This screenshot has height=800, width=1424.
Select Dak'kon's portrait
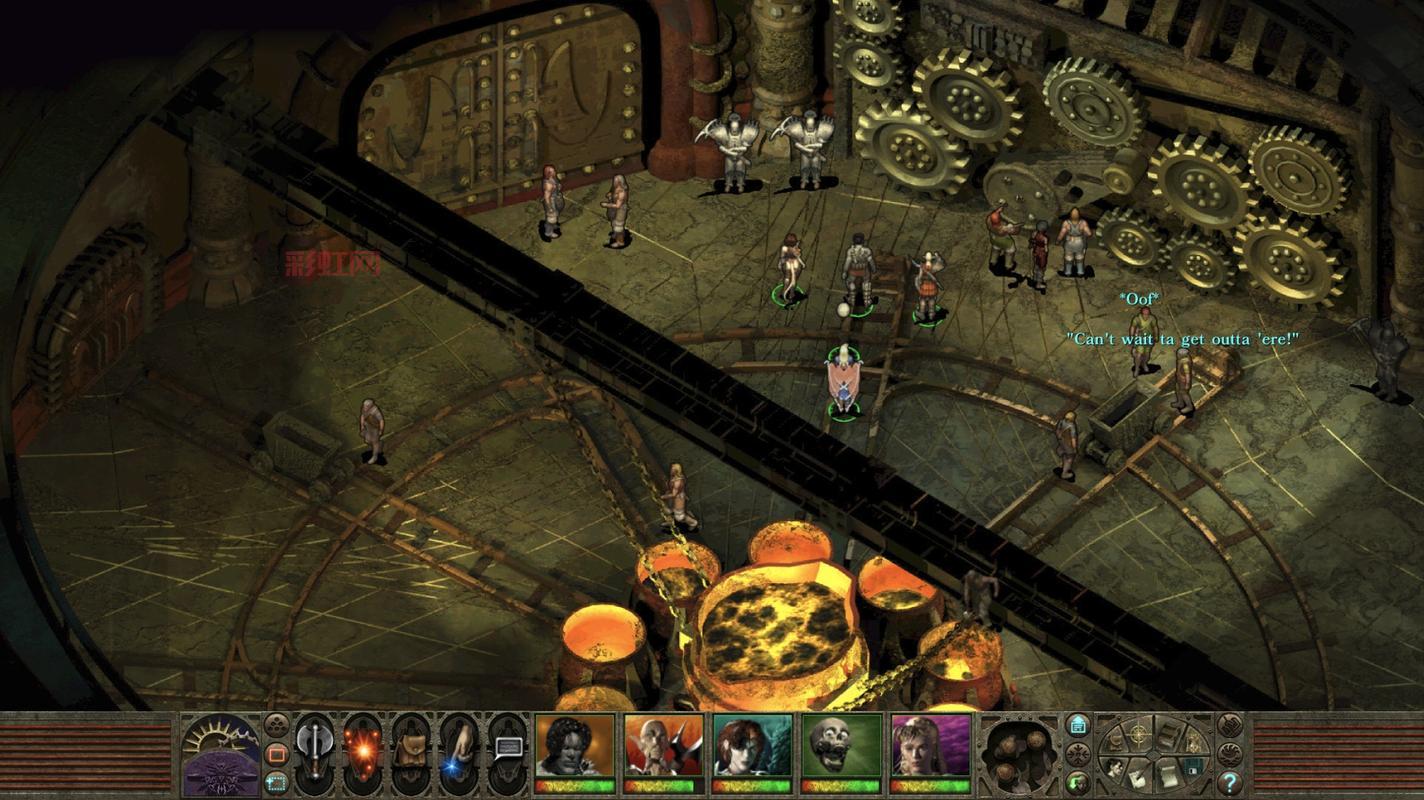pyautogui.click(x=663, y=746)
